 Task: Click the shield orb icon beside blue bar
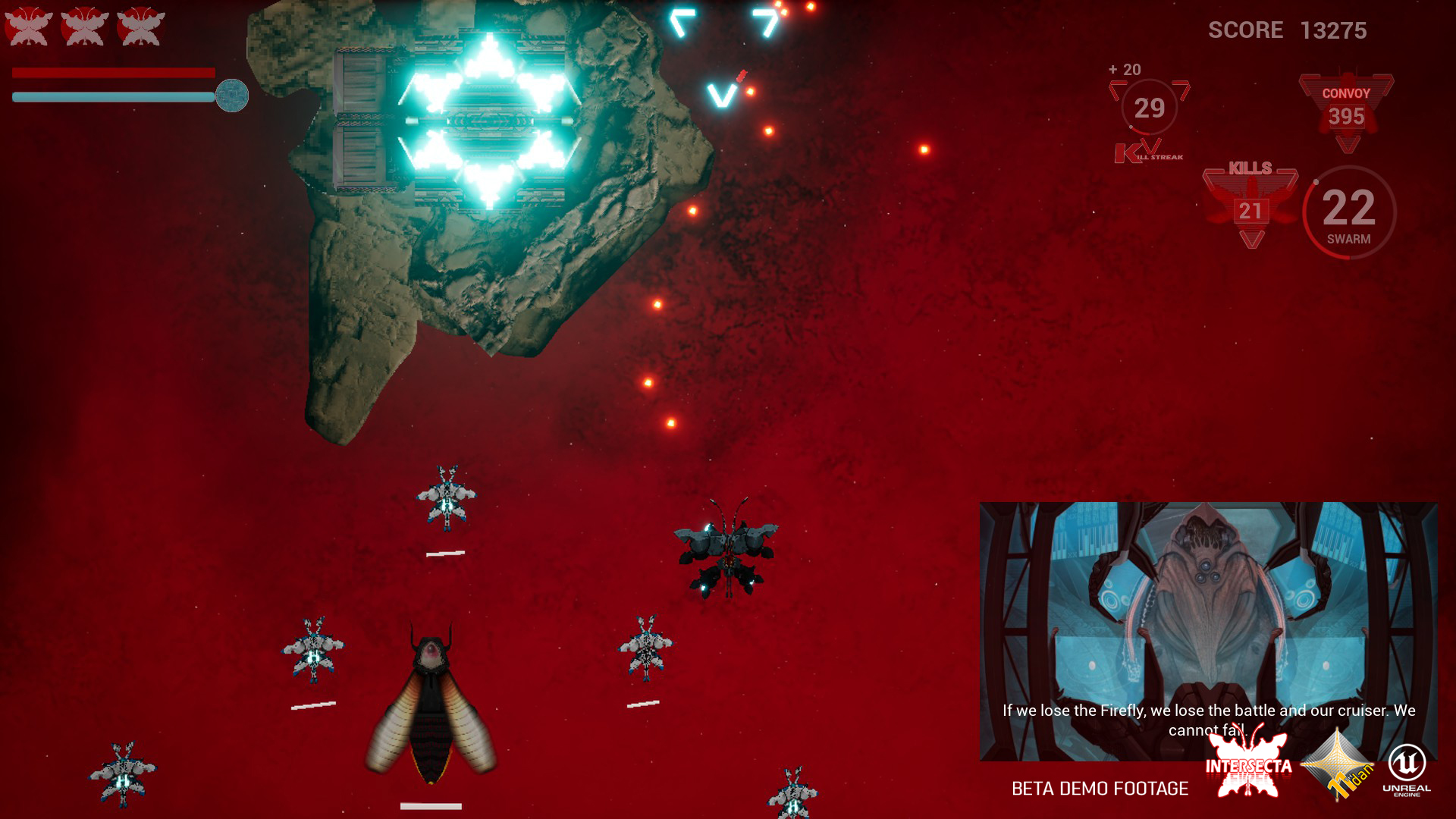[232, 96]
